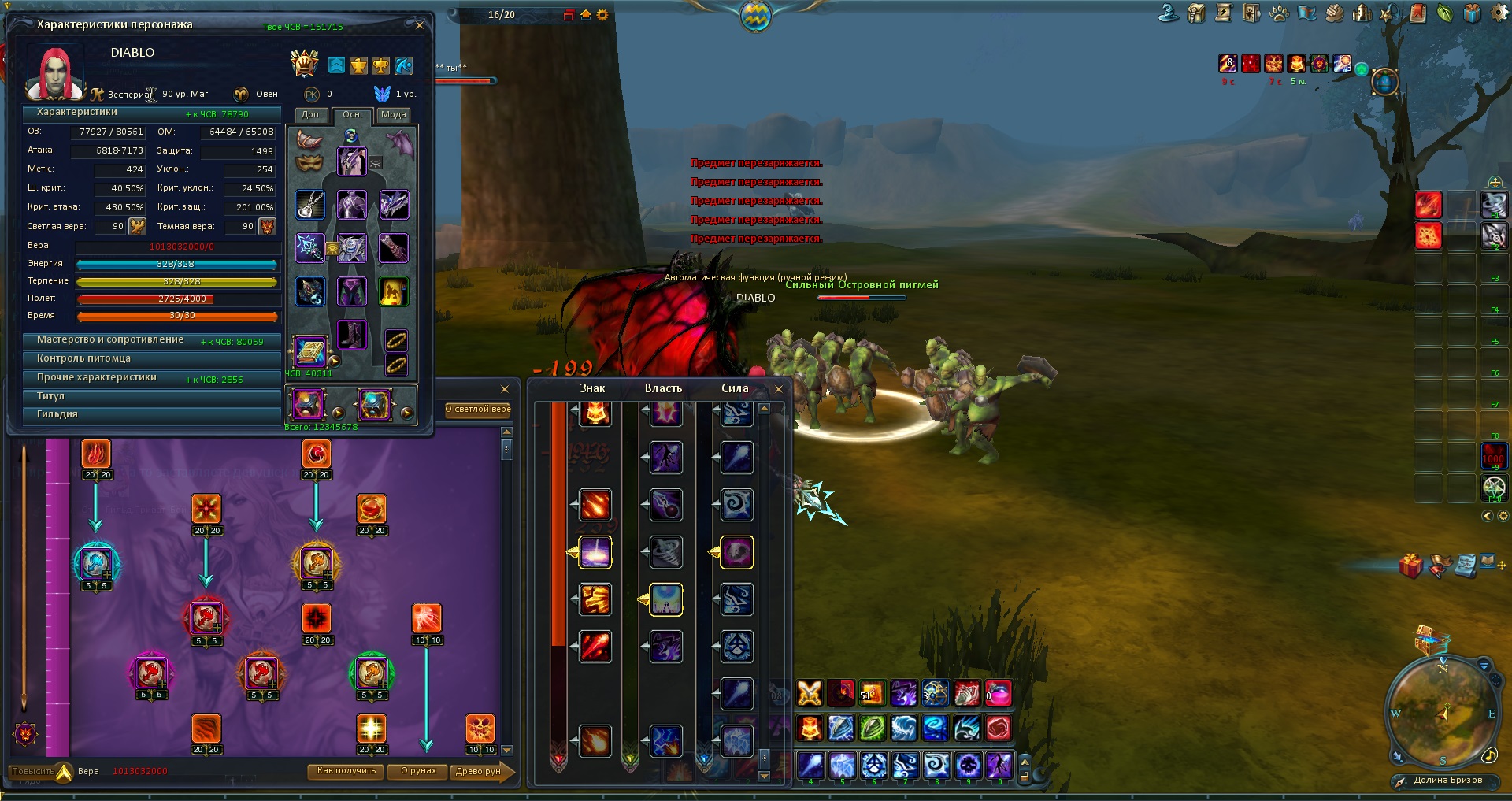Open the paw print pet menu icon
This screenshot has width=1512, height=801.
tap(1279, 13)
